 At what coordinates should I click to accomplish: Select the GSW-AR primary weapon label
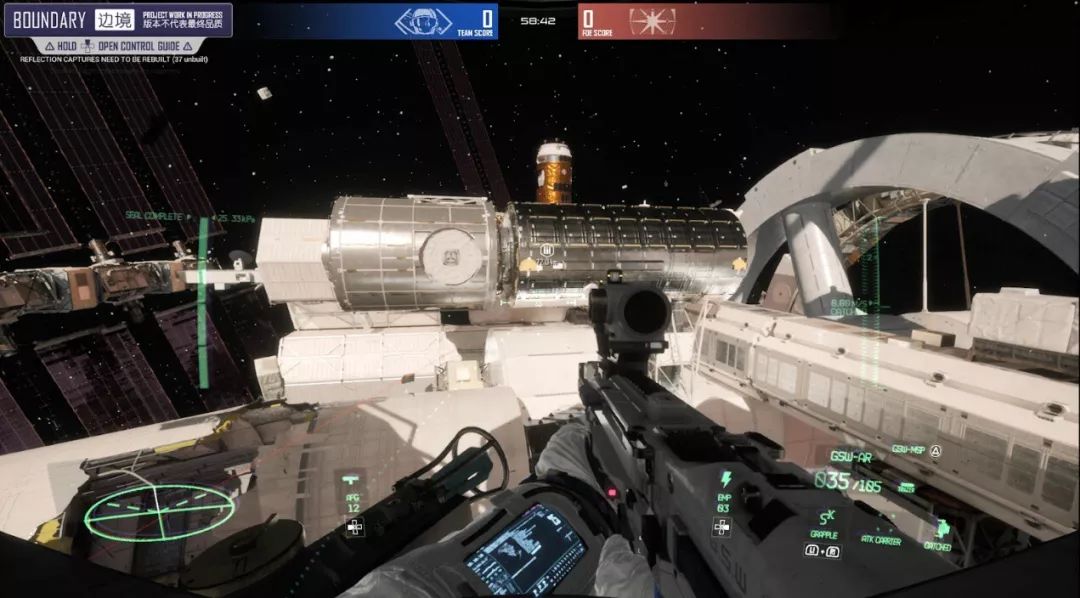[851, 456]
